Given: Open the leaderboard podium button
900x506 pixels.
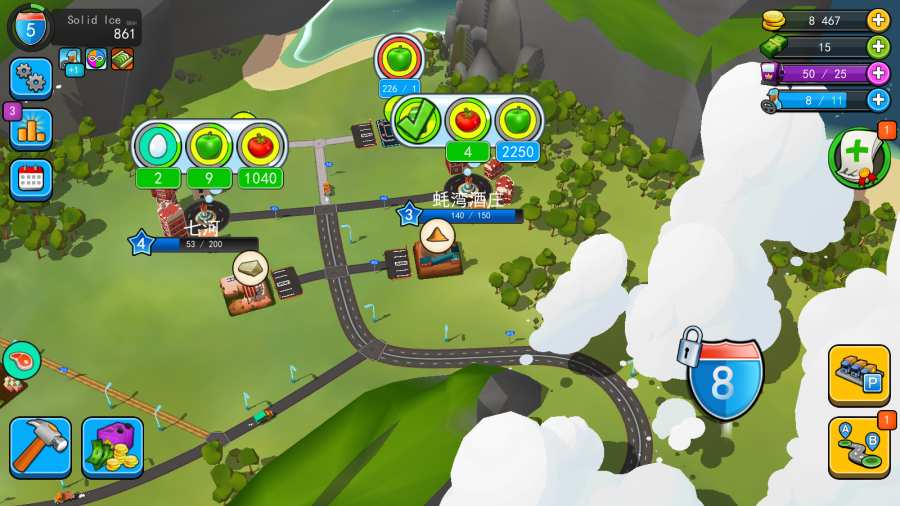Looking at the screenshot, I should point(31,128).
